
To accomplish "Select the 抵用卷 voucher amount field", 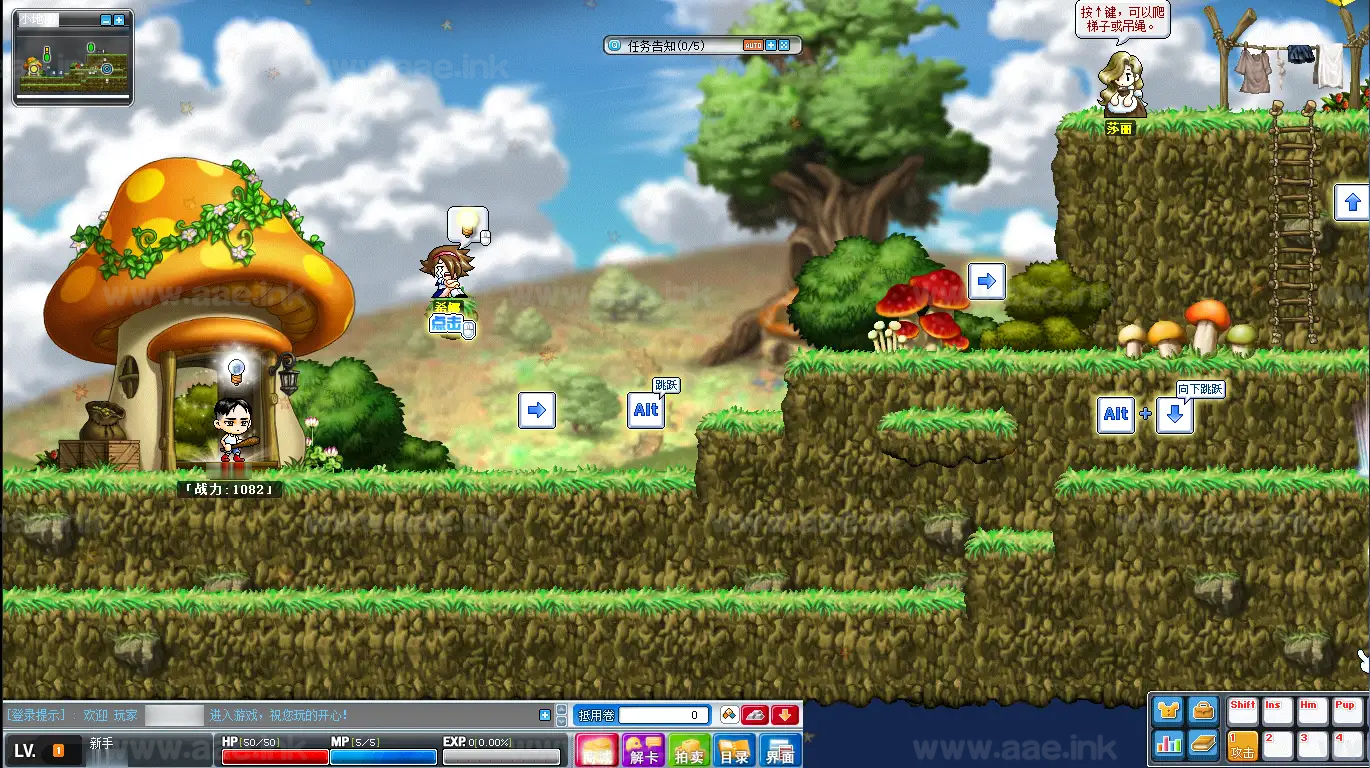I will [x=664, y=715].
